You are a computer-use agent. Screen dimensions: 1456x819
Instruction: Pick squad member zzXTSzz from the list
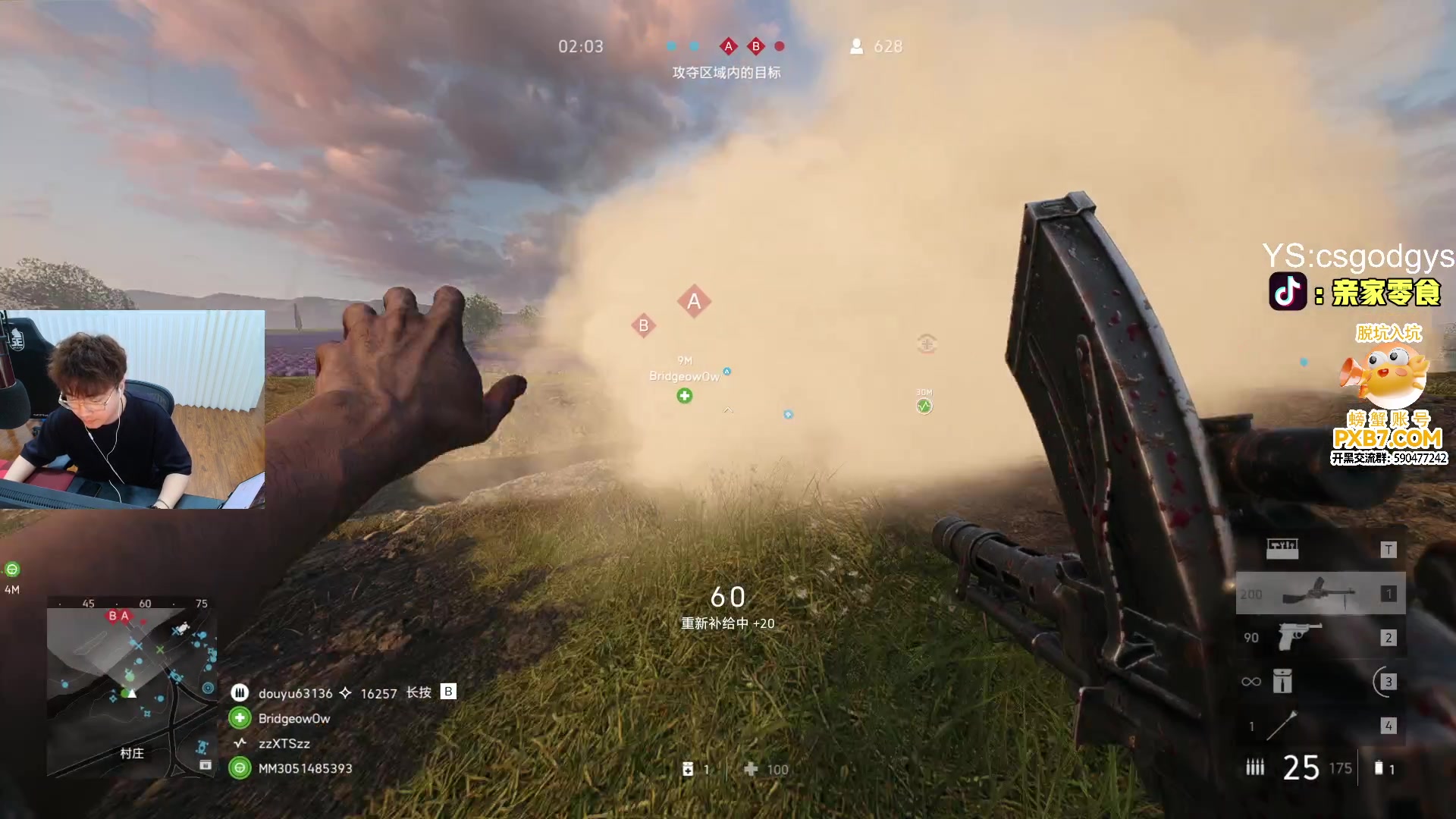click(284, 743)
